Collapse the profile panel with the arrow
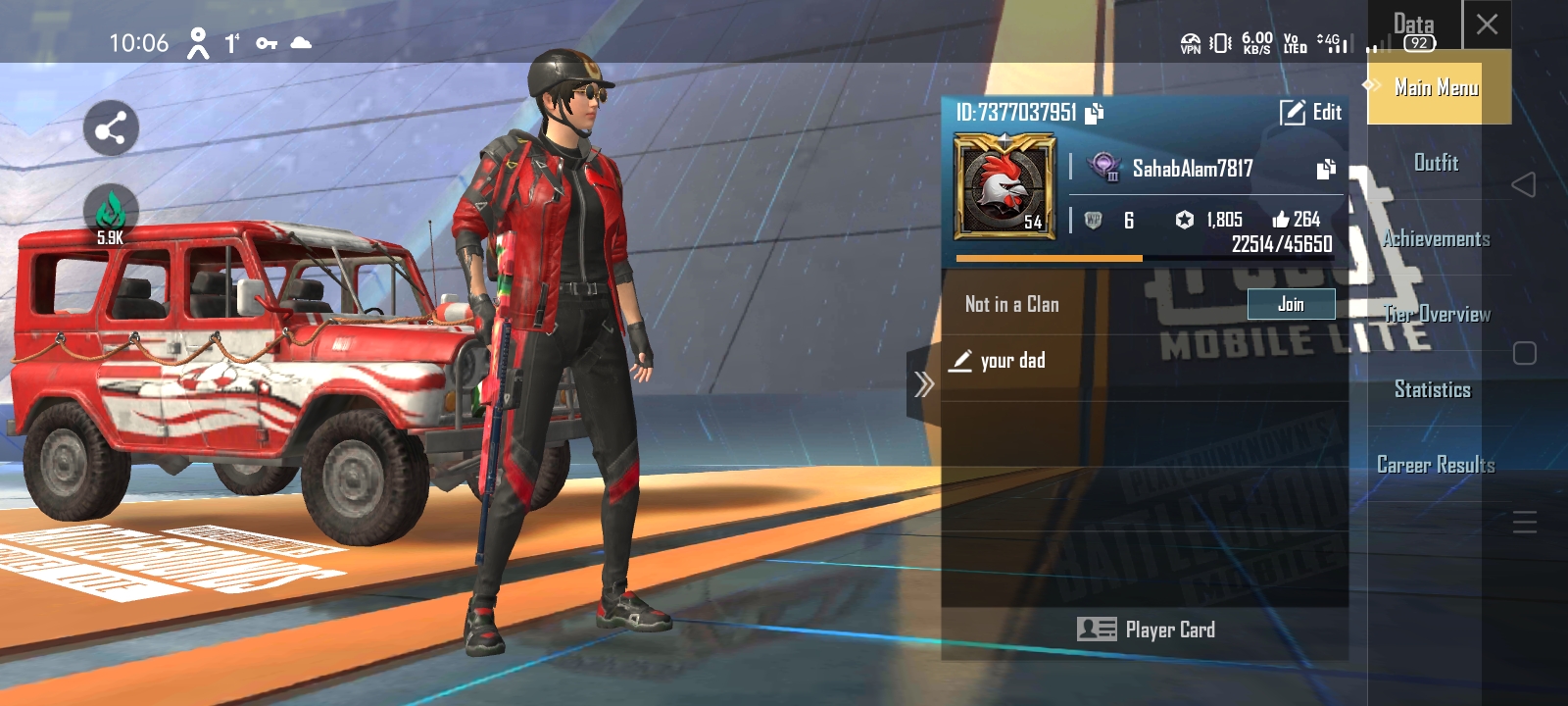Image resolution: width=1568 pixels, height=706 pixels. (x=923, y=384)
